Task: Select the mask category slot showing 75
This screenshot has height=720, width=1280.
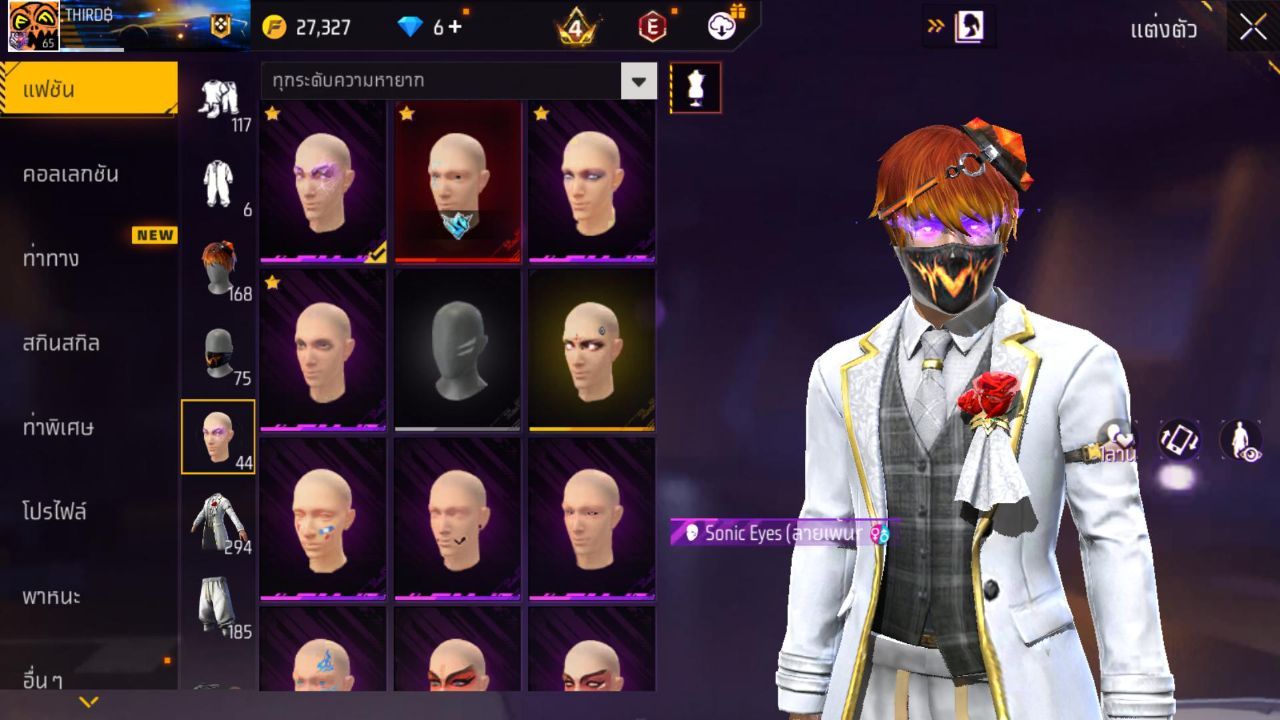Action: [x=219, y=352]
